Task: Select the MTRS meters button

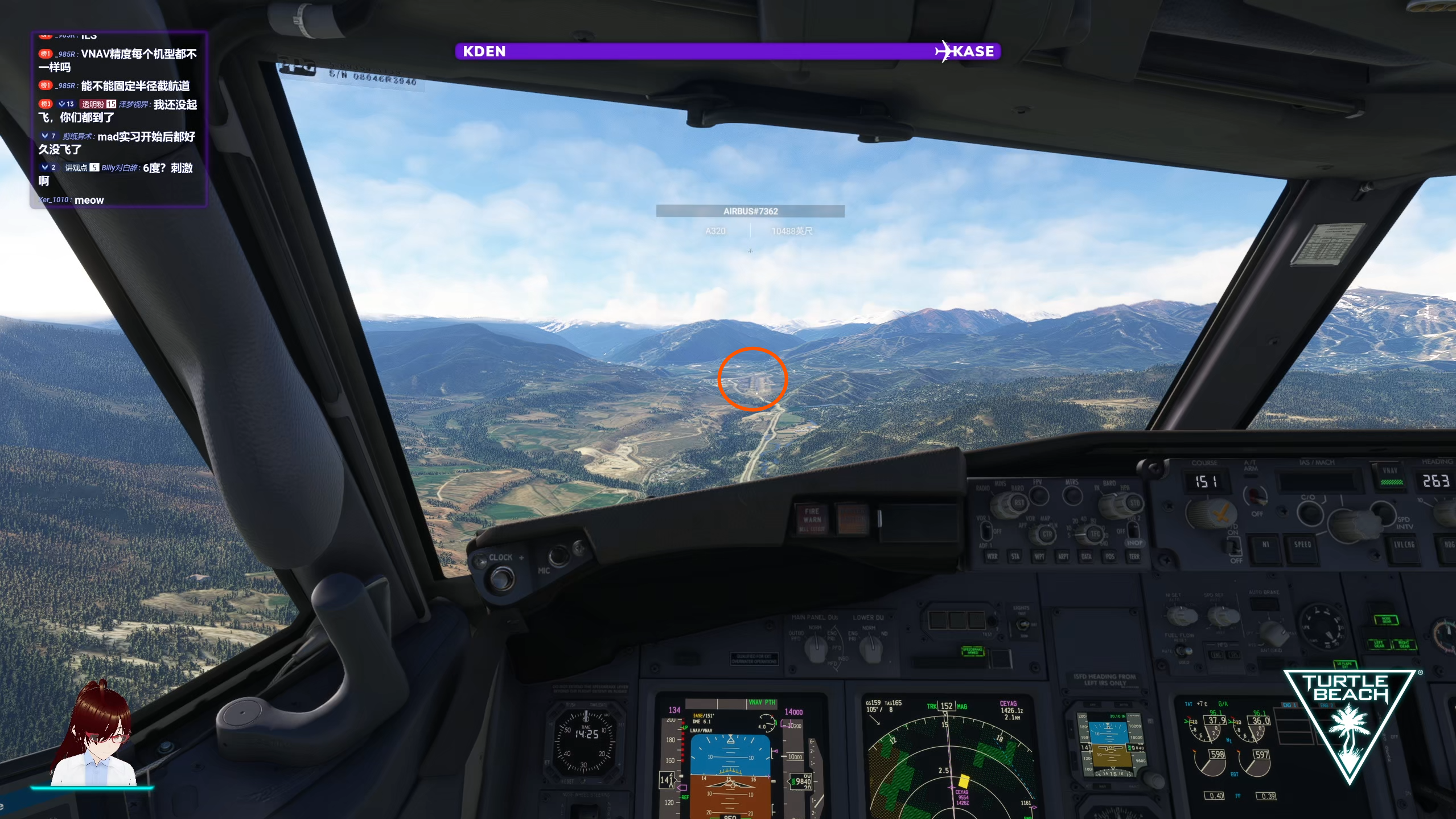Action: (x=1072, y=496)
